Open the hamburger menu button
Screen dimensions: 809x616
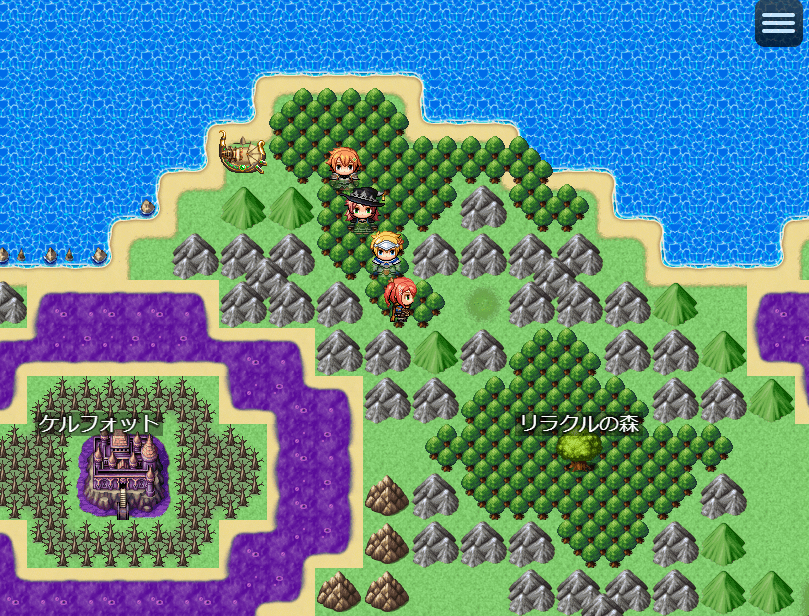click(x=778, y=24)
